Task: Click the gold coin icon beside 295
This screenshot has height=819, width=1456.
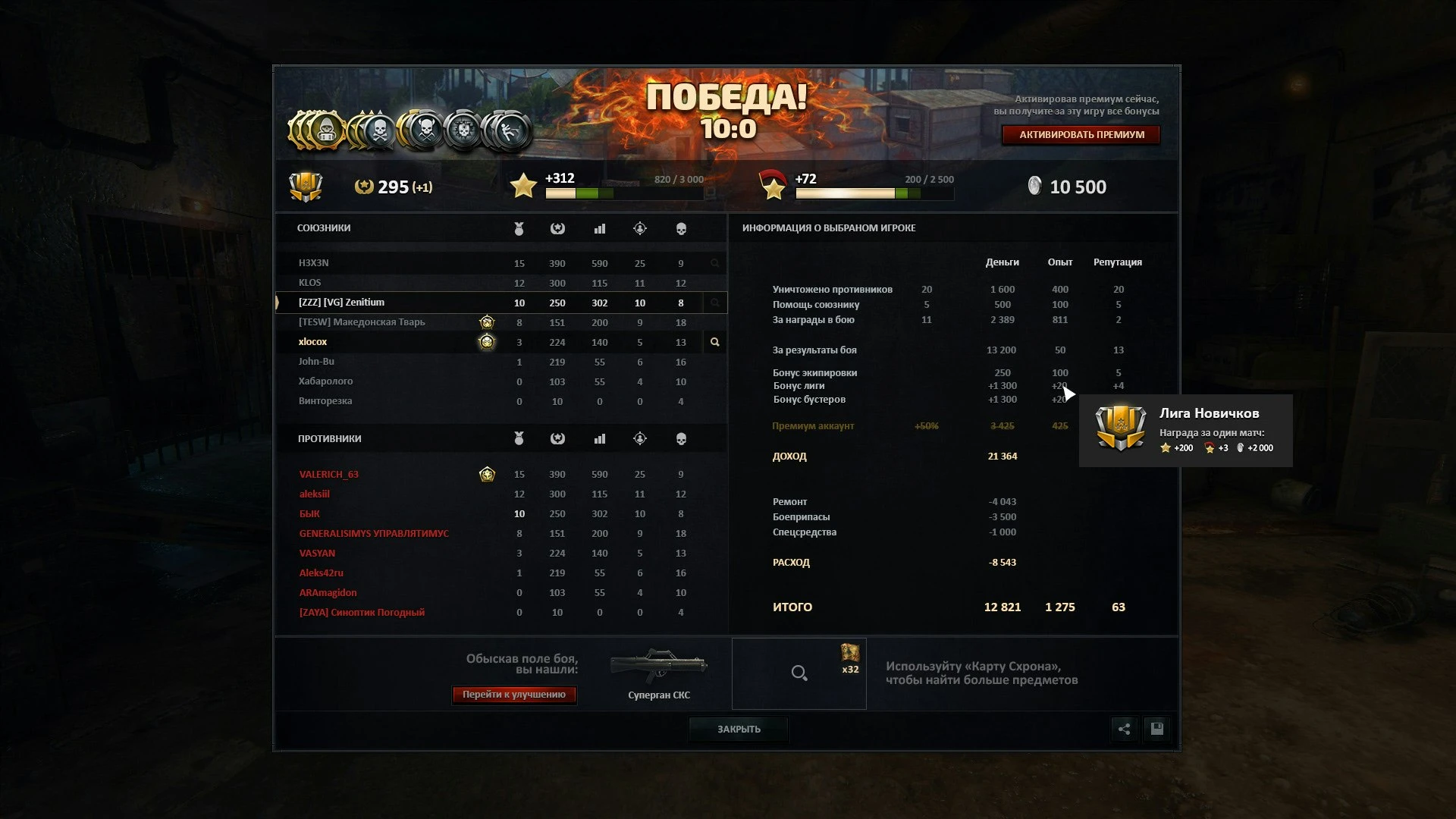Action: coord(364,187)
